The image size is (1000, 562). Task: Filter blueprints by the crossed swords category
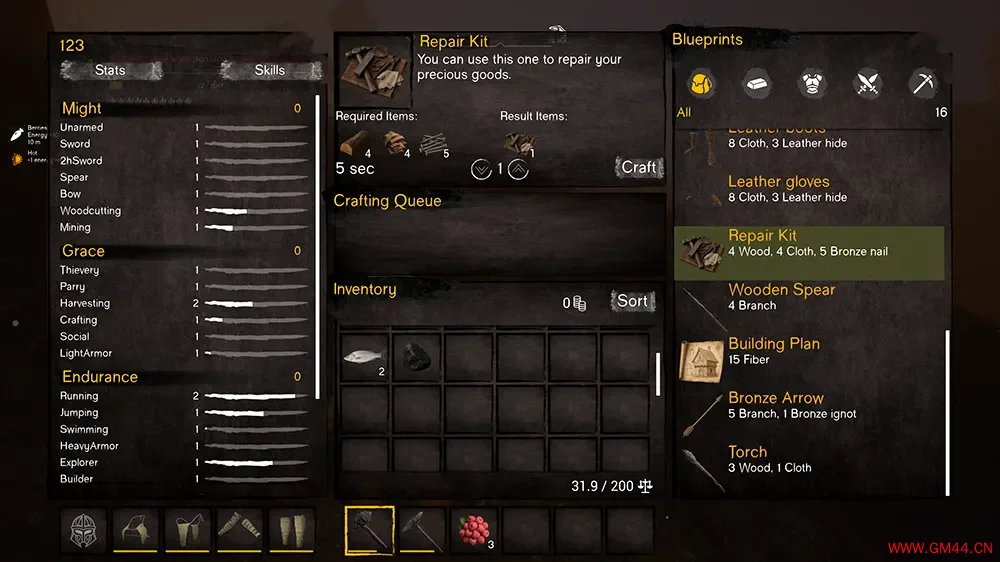coord(867,84)
